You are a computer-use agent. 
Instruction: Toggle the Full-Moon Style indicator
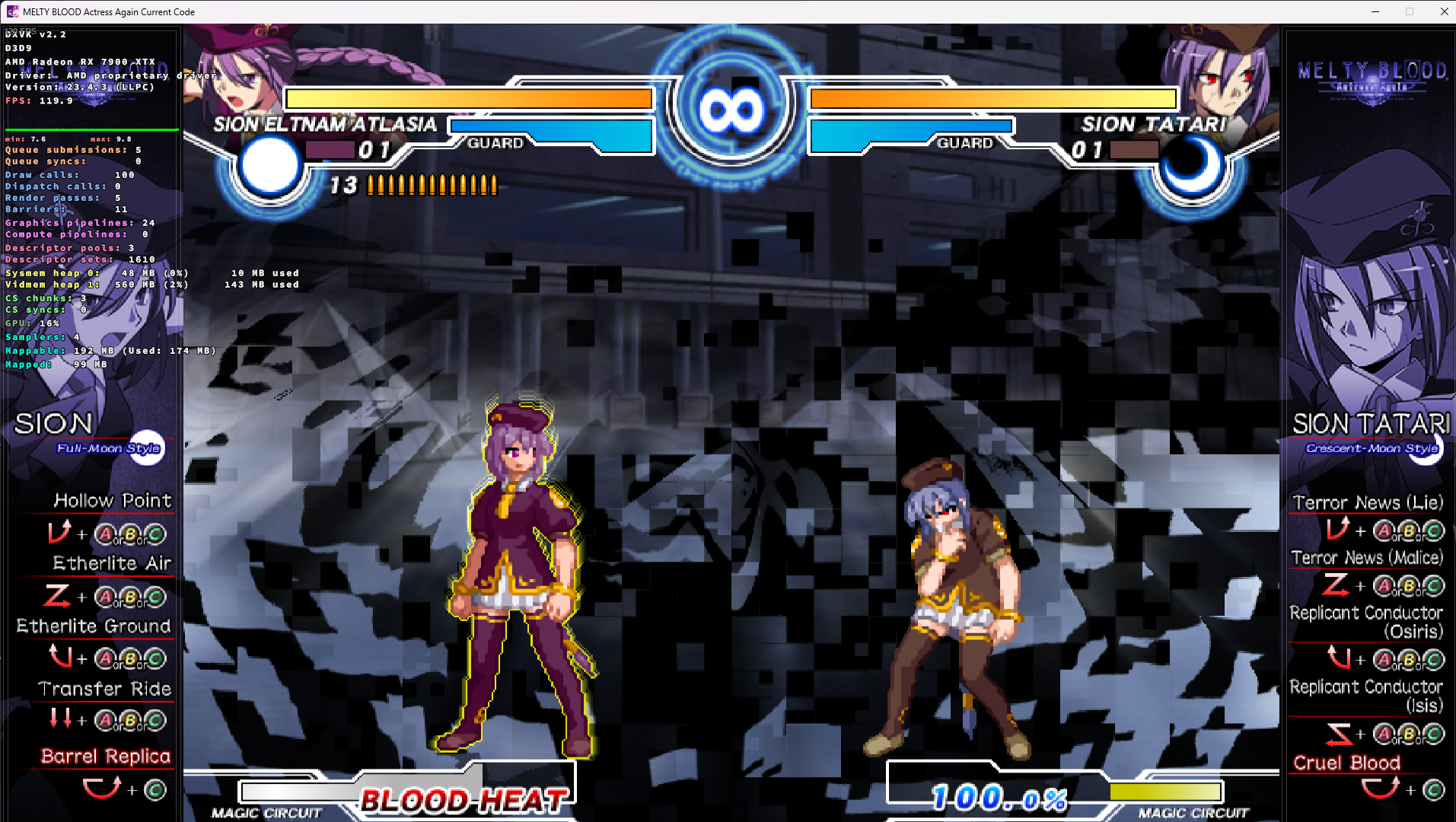[x=107, y=448]
